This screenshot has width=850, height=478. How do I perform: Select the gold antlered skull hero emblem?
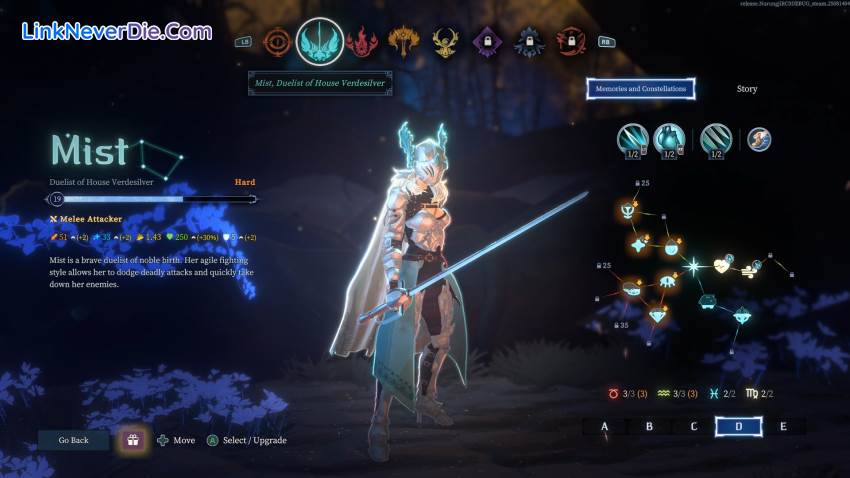pyautogui.click(x=445, y=42)
